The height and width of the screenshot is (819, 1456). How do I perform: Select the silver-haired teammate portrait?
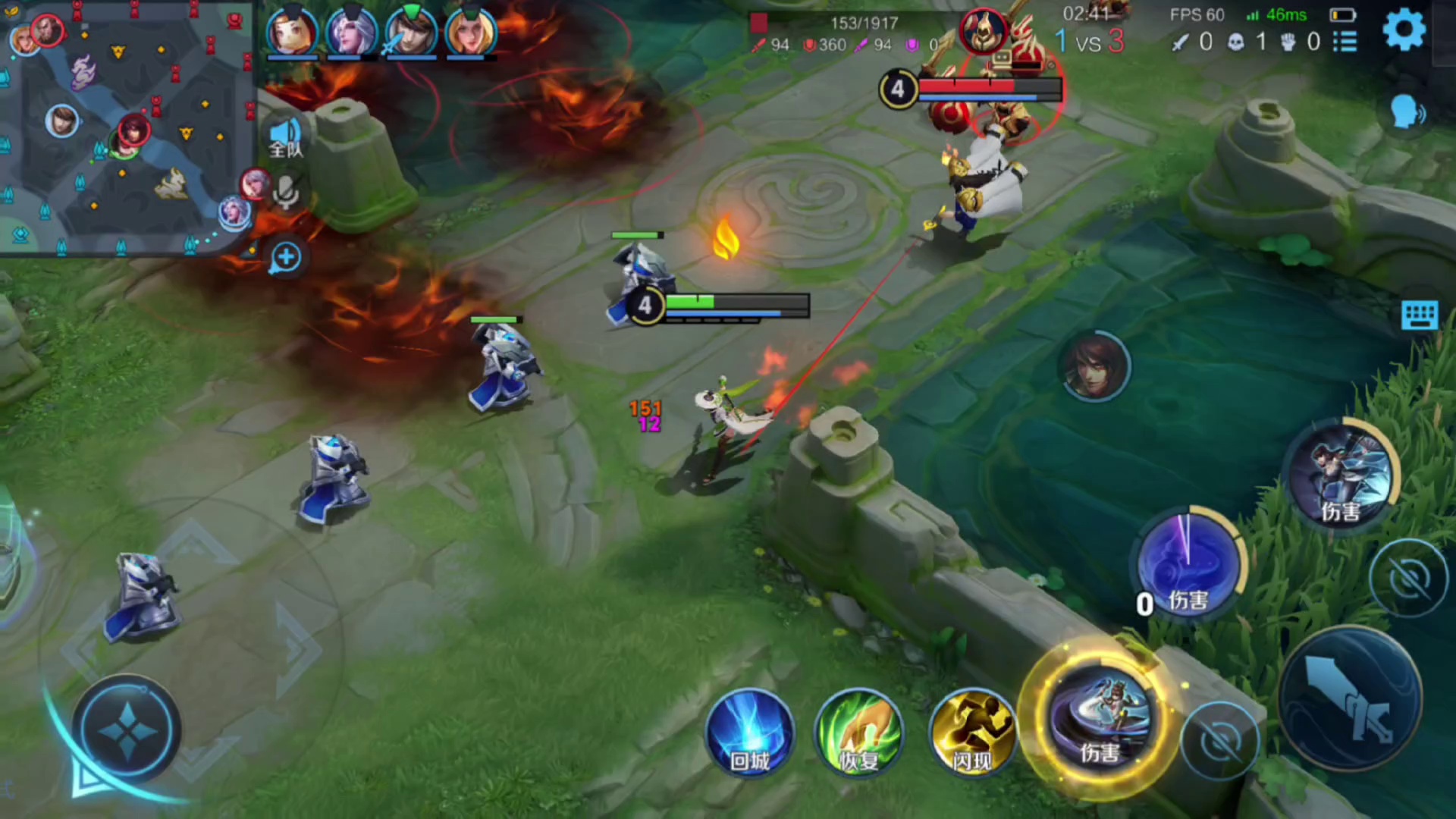click(351, 32)
